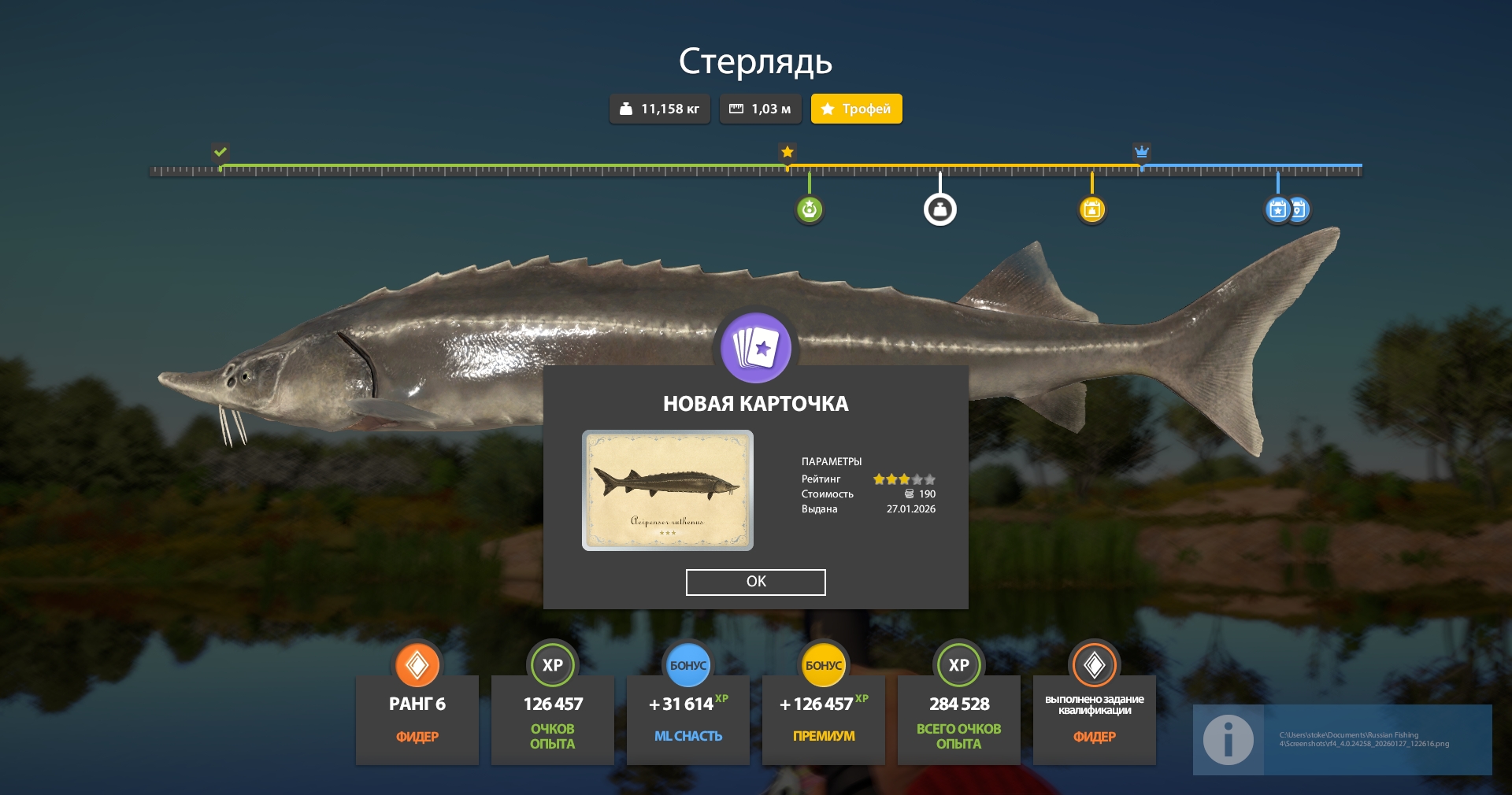Viewport: 1512px width, 795px height.
Task: Click the Трофей badge
Action: coord(856,109)
